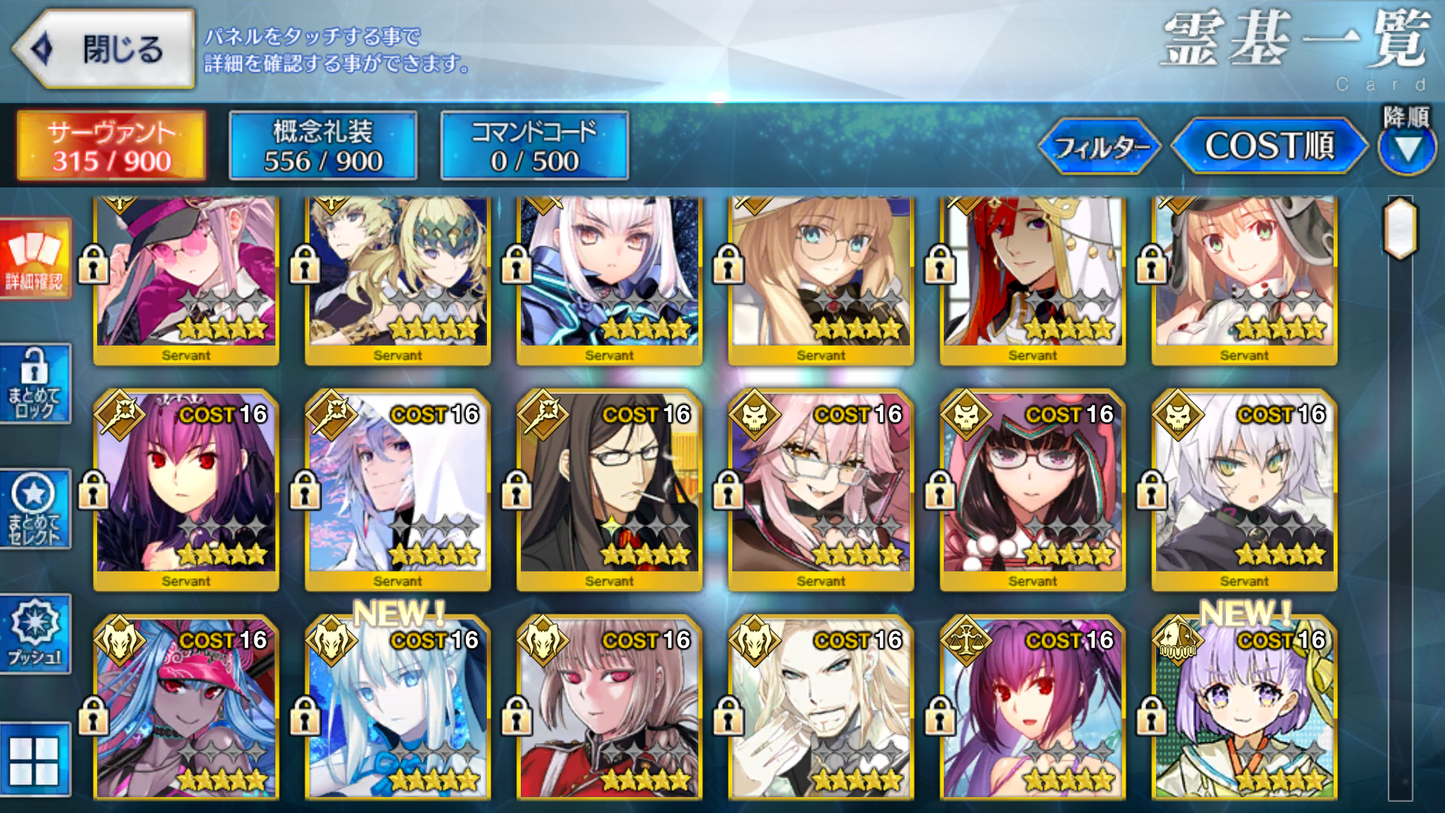Select the まとめてセレクト bulk select button
1445x813 pixels.
[35, 509]
